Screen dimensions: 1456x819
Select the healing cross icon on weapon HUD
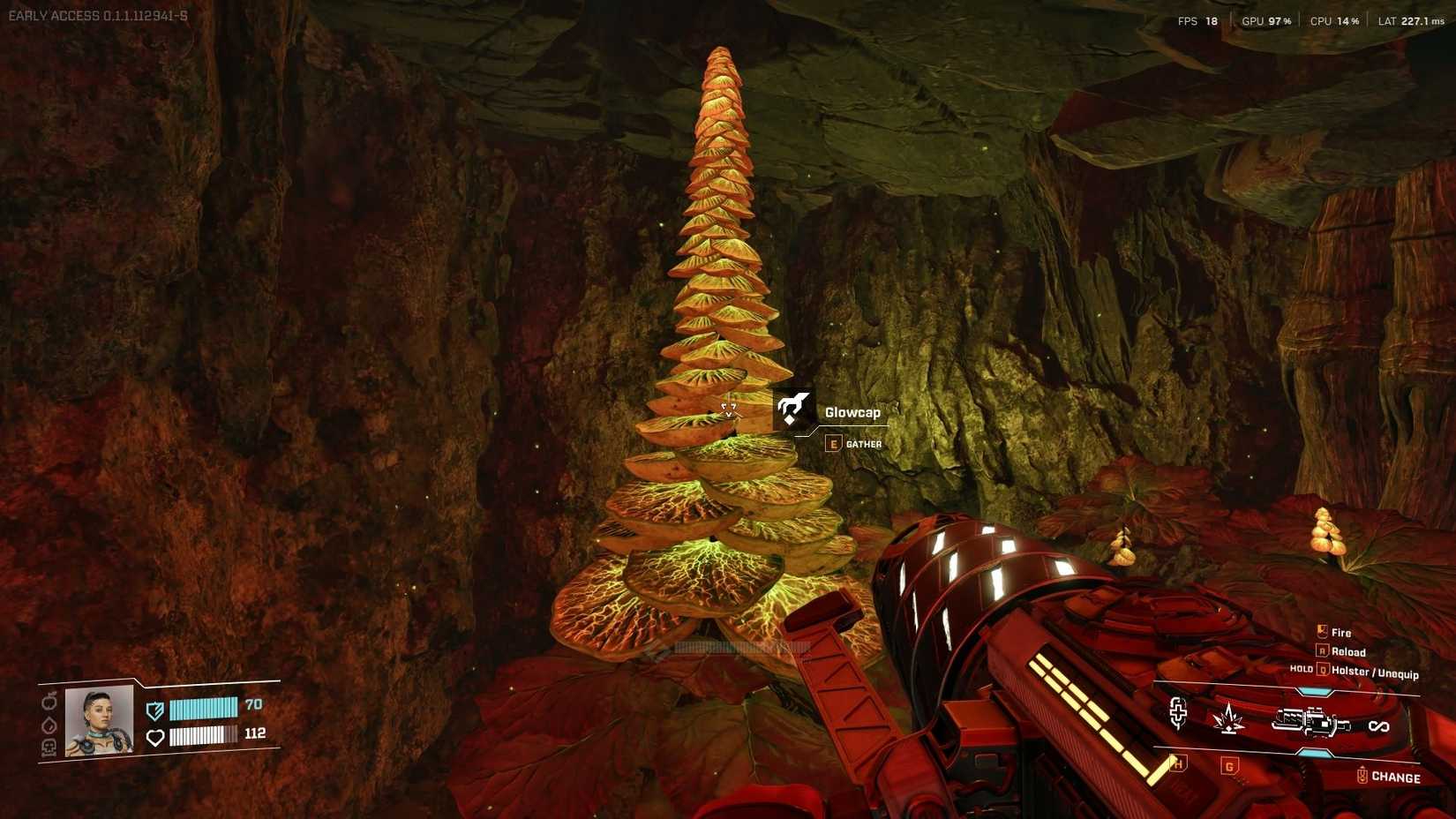click(1178, 713)
